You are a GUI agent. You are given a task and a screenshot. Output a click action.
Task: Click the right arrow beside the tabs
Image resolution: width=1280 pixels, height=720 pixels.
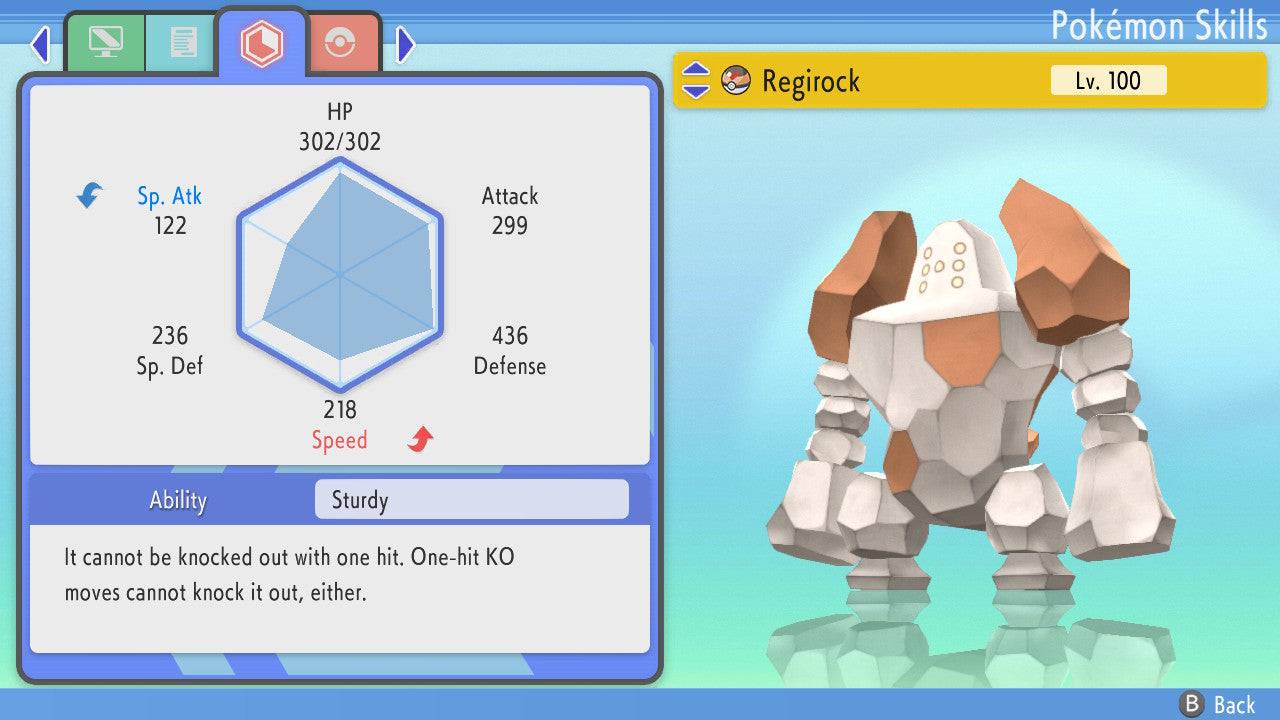point(405,44)
